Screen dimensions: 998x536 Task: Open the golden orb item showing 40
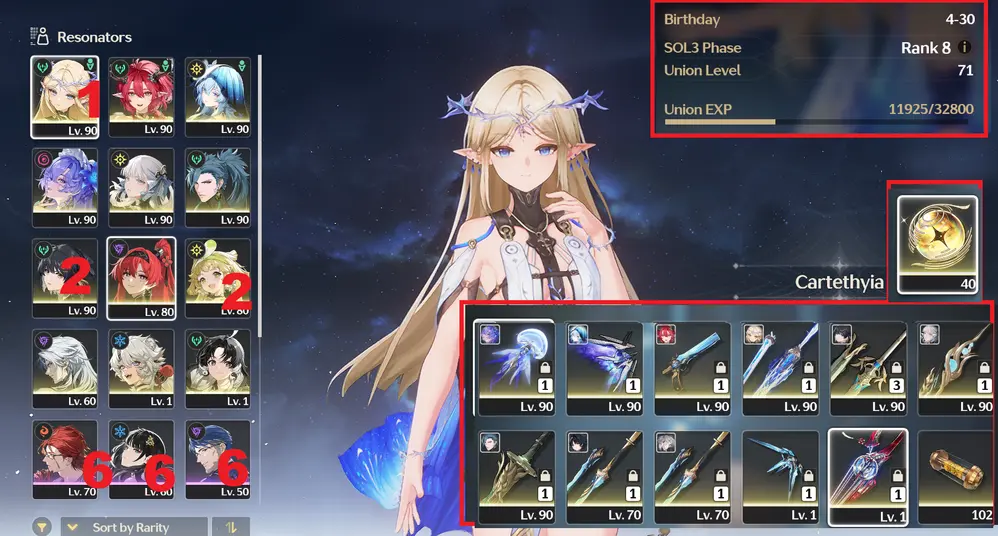(937, 238)
